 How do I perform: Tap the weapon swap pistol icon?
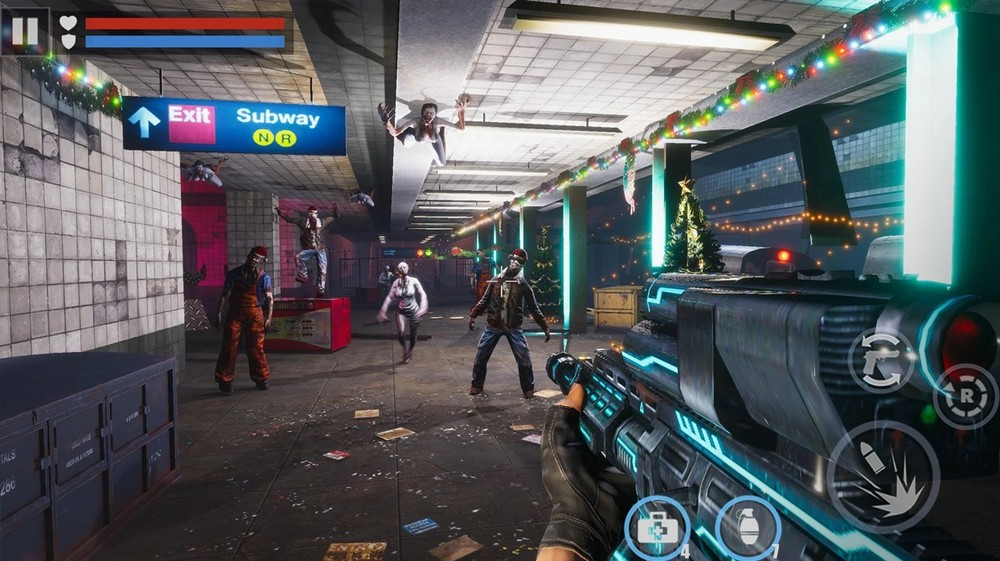click(881, 360)
